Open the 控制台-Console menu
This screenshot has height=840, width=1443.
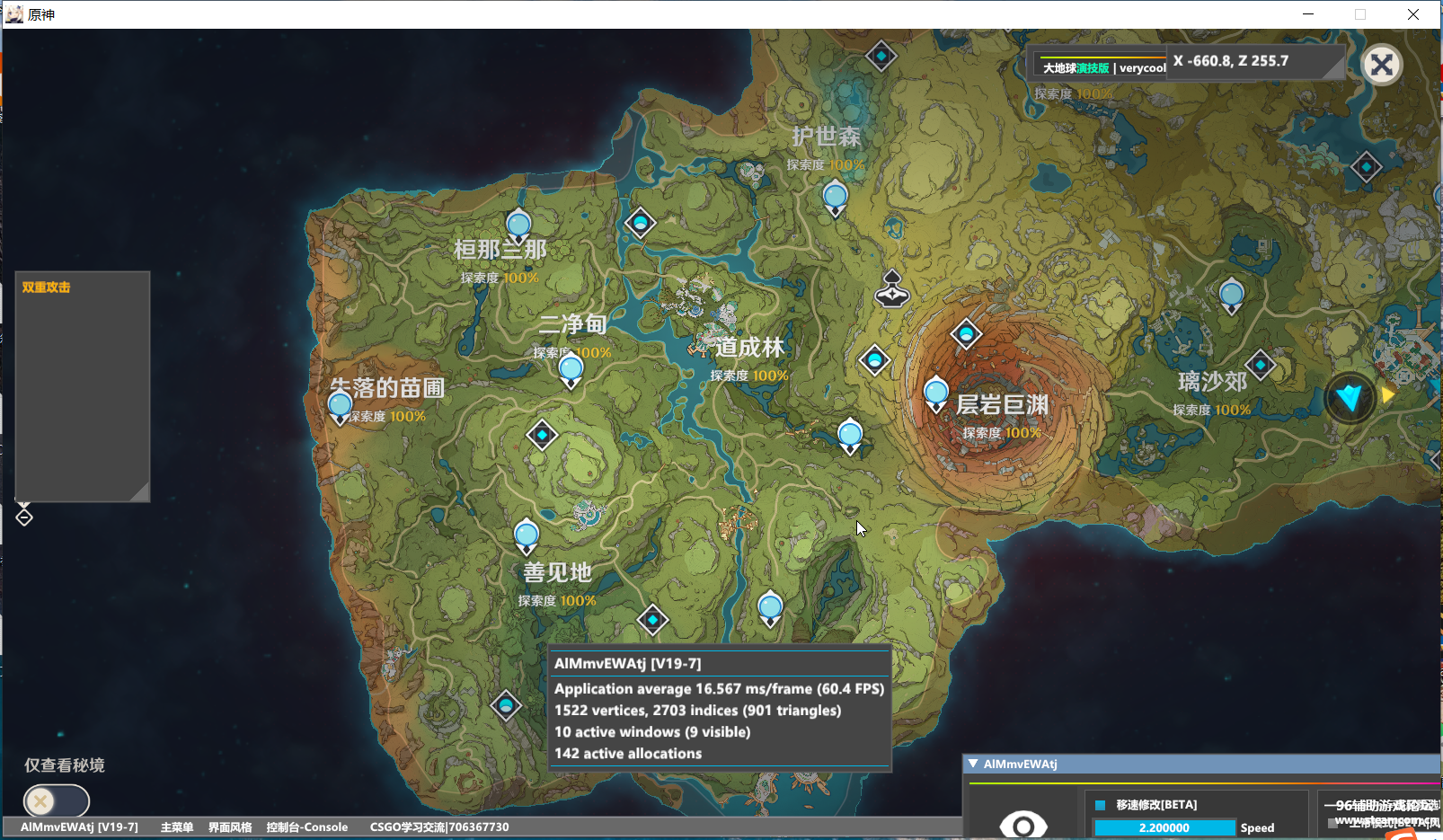(x=306, y=827)
